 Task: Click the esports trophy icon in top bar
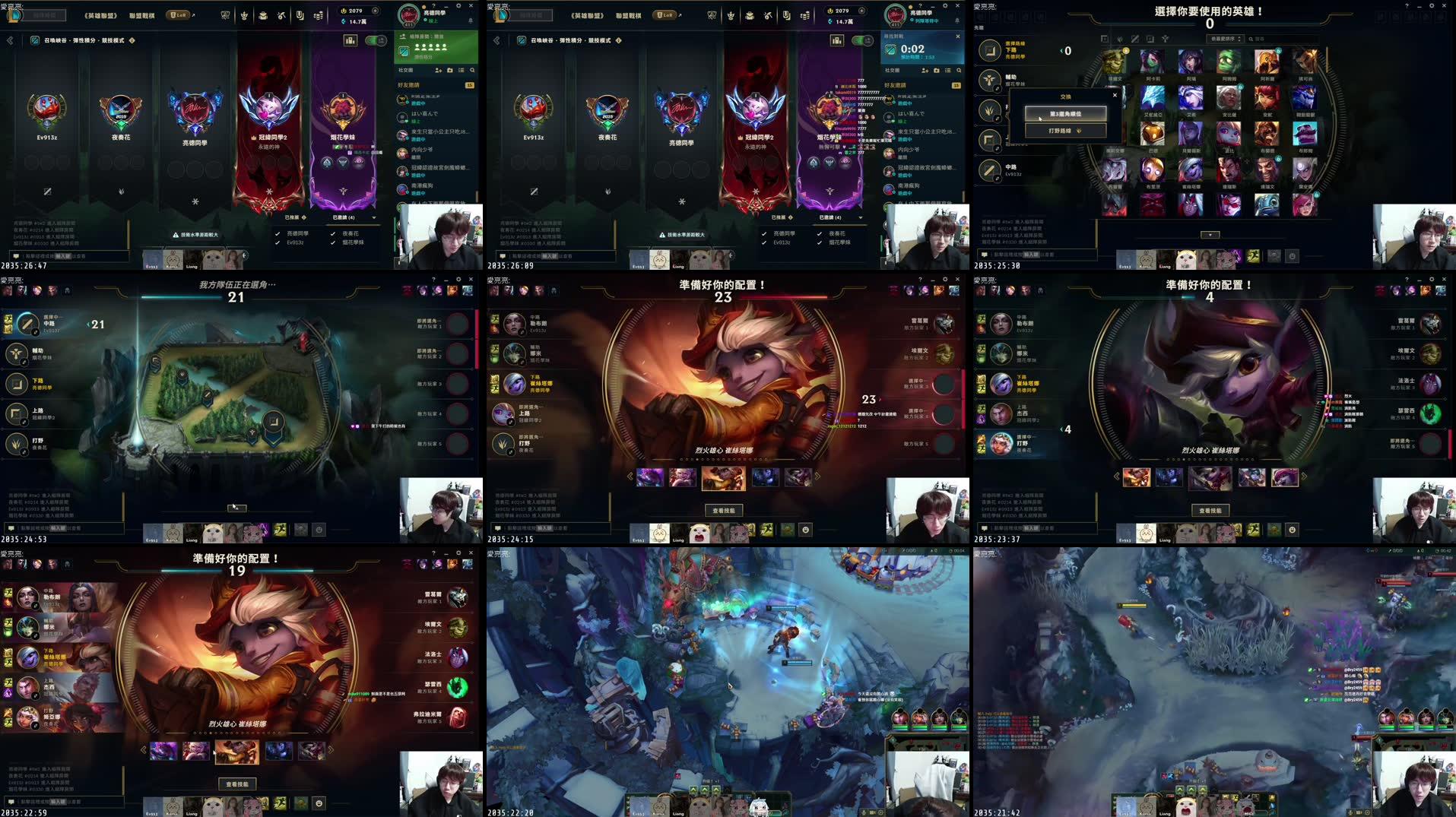(x=227, y=16)
